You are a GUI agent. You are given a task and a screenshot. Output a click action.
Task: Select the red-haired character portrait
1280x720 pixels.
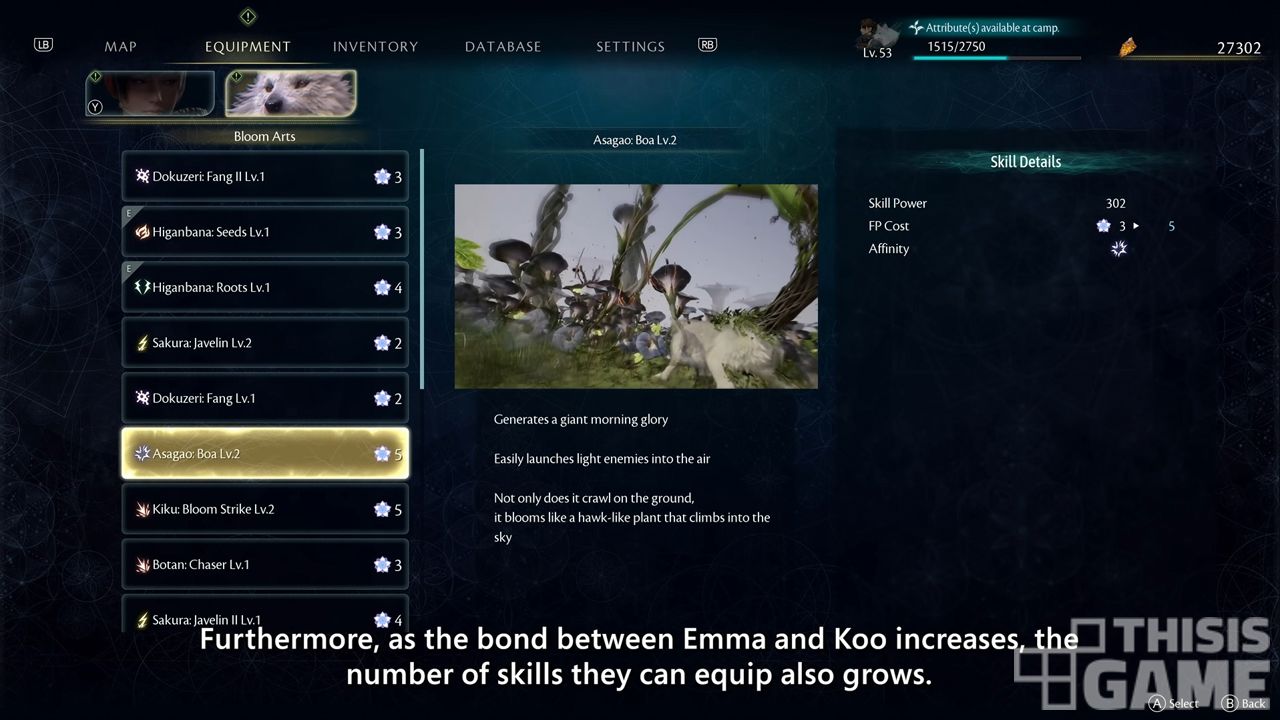[150, 93]
